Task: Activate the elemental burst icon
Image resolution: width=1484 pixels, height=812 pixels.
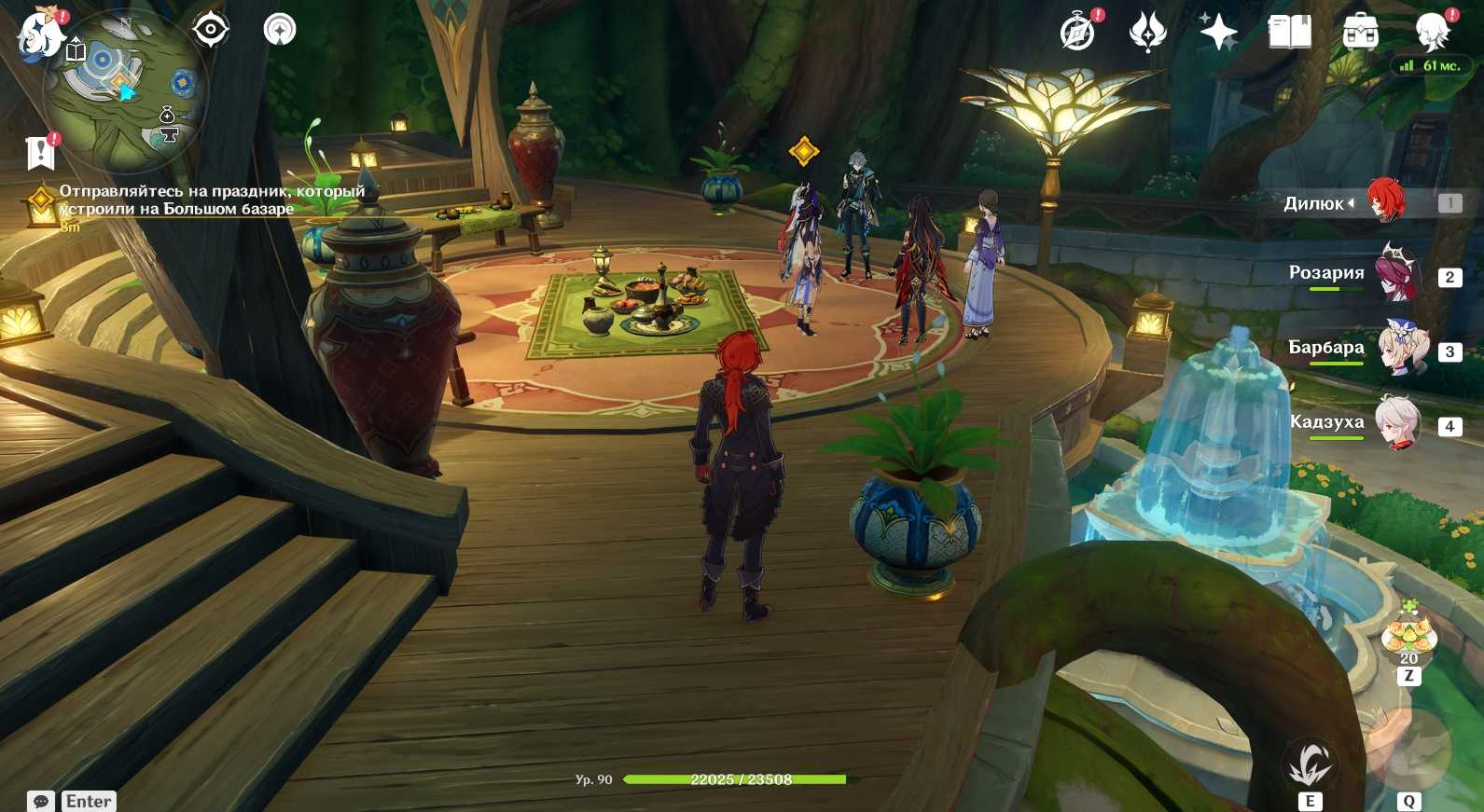Action: tap(1408, 750)
